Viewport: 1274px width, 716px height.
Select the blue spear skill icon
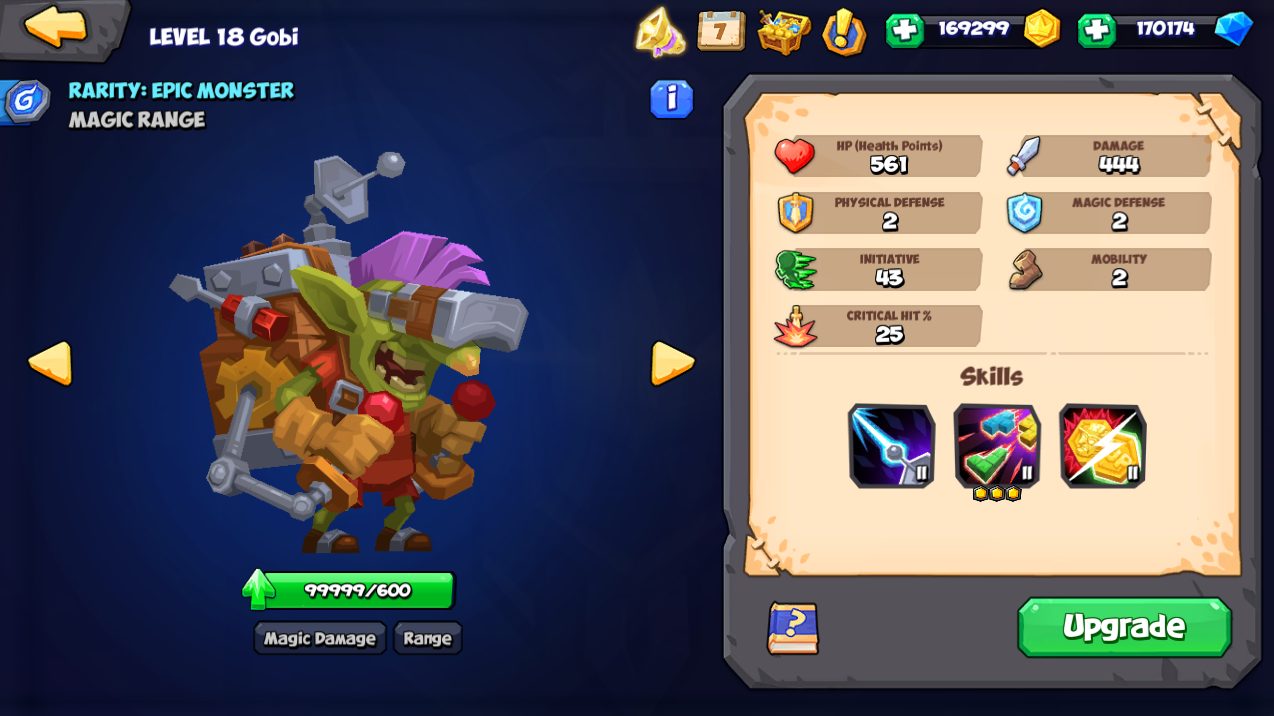coord(891,446)
